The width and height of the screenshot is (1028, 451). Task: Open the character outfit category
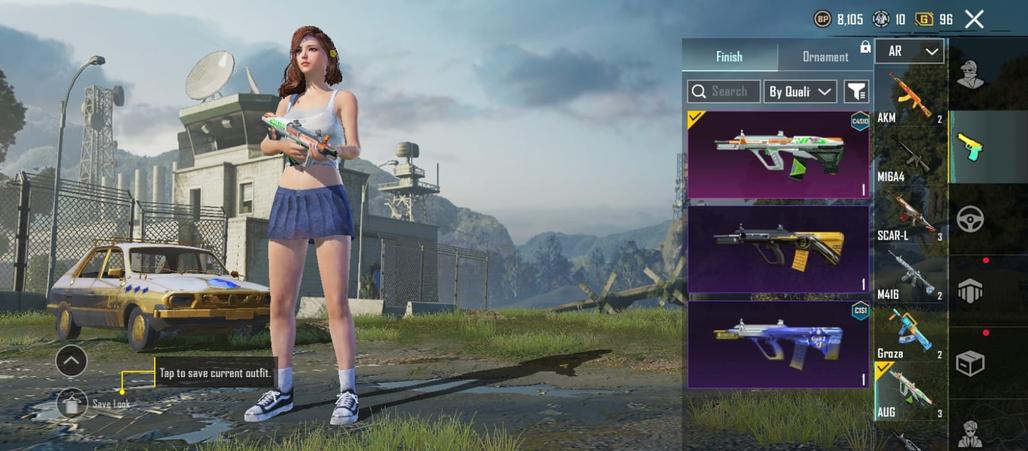click(x=969, y=74)
